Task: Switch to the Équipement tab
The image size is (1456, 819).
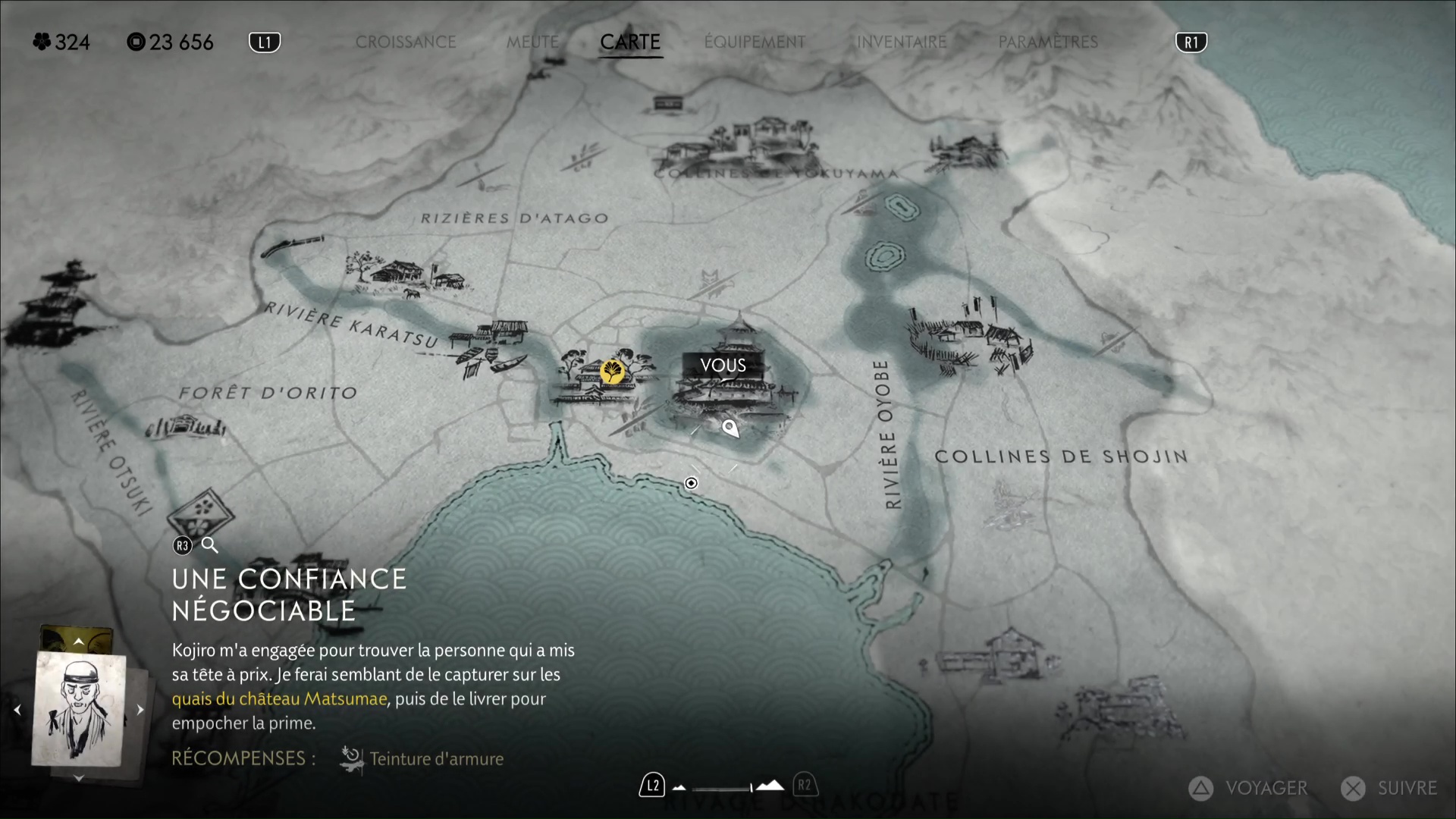Action: pyautogui.click(x=755, y=42)
